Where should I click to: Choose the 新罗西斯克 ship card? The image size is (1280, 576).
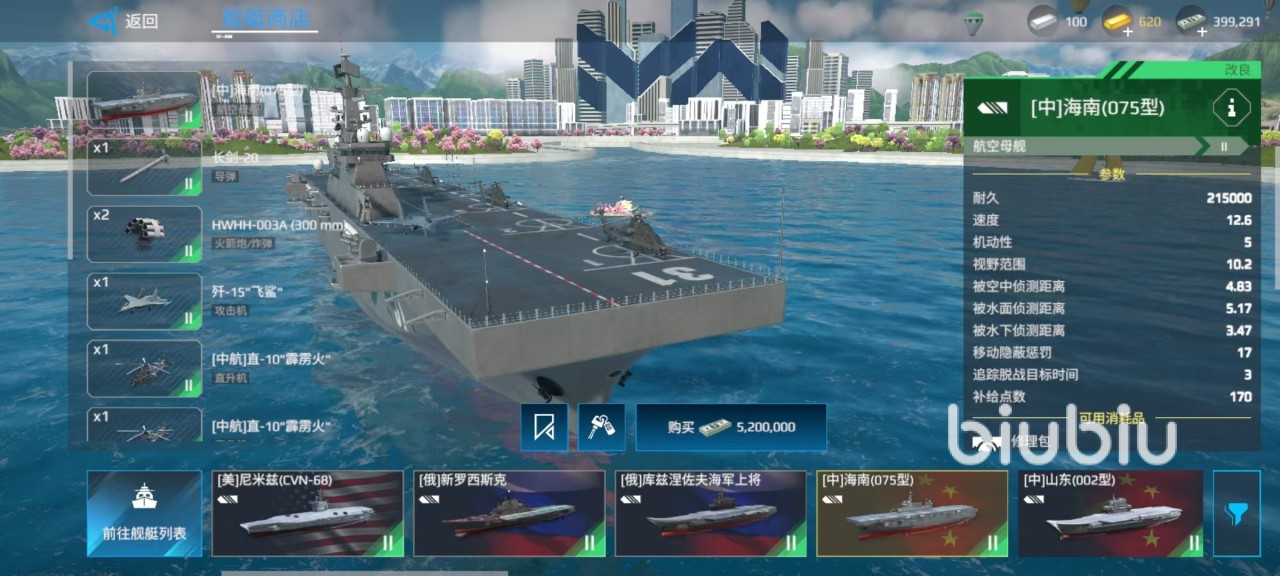(x=509, y=513)
